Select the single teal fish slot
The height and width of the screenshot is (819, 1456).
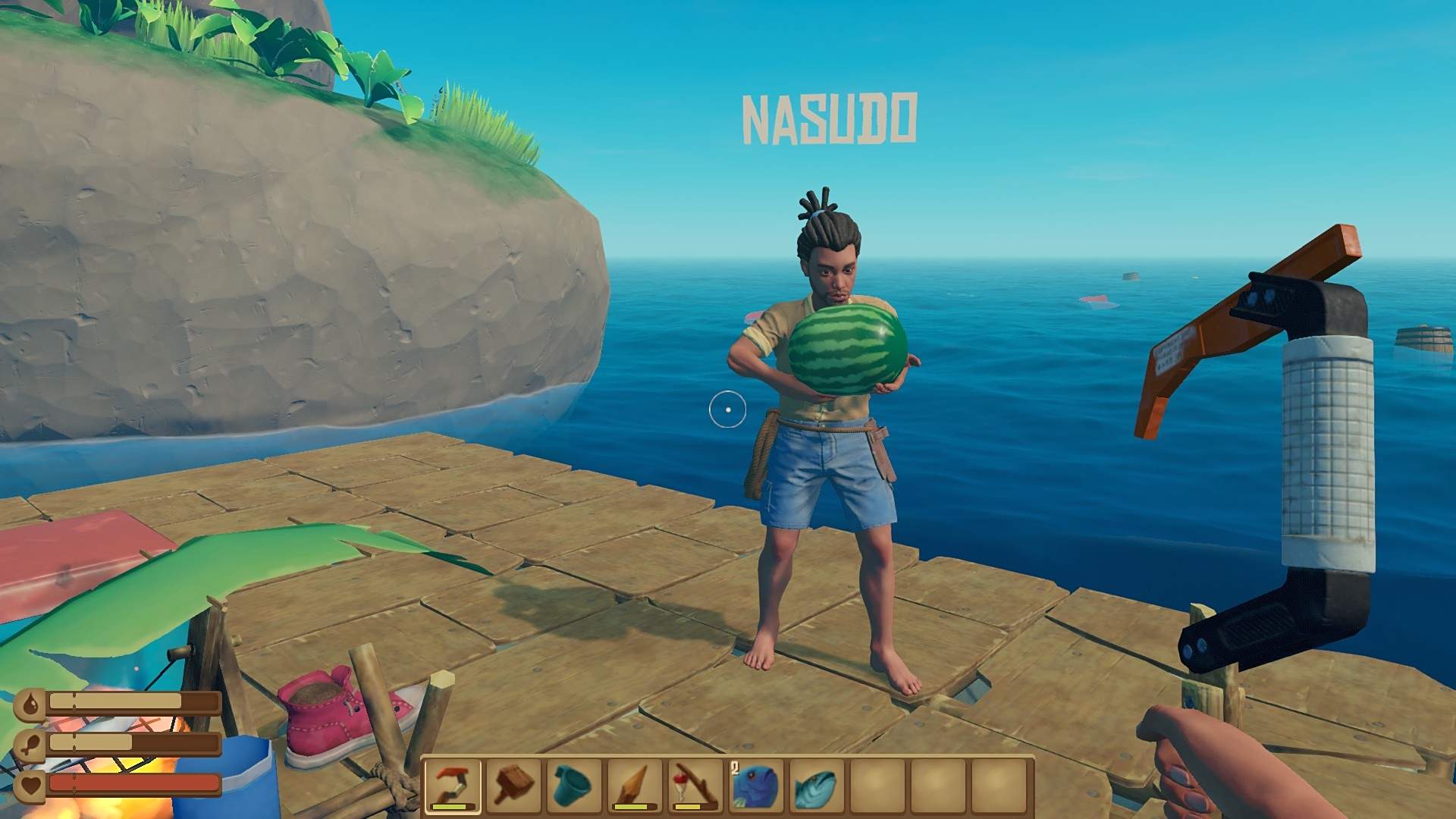[817, 786]
